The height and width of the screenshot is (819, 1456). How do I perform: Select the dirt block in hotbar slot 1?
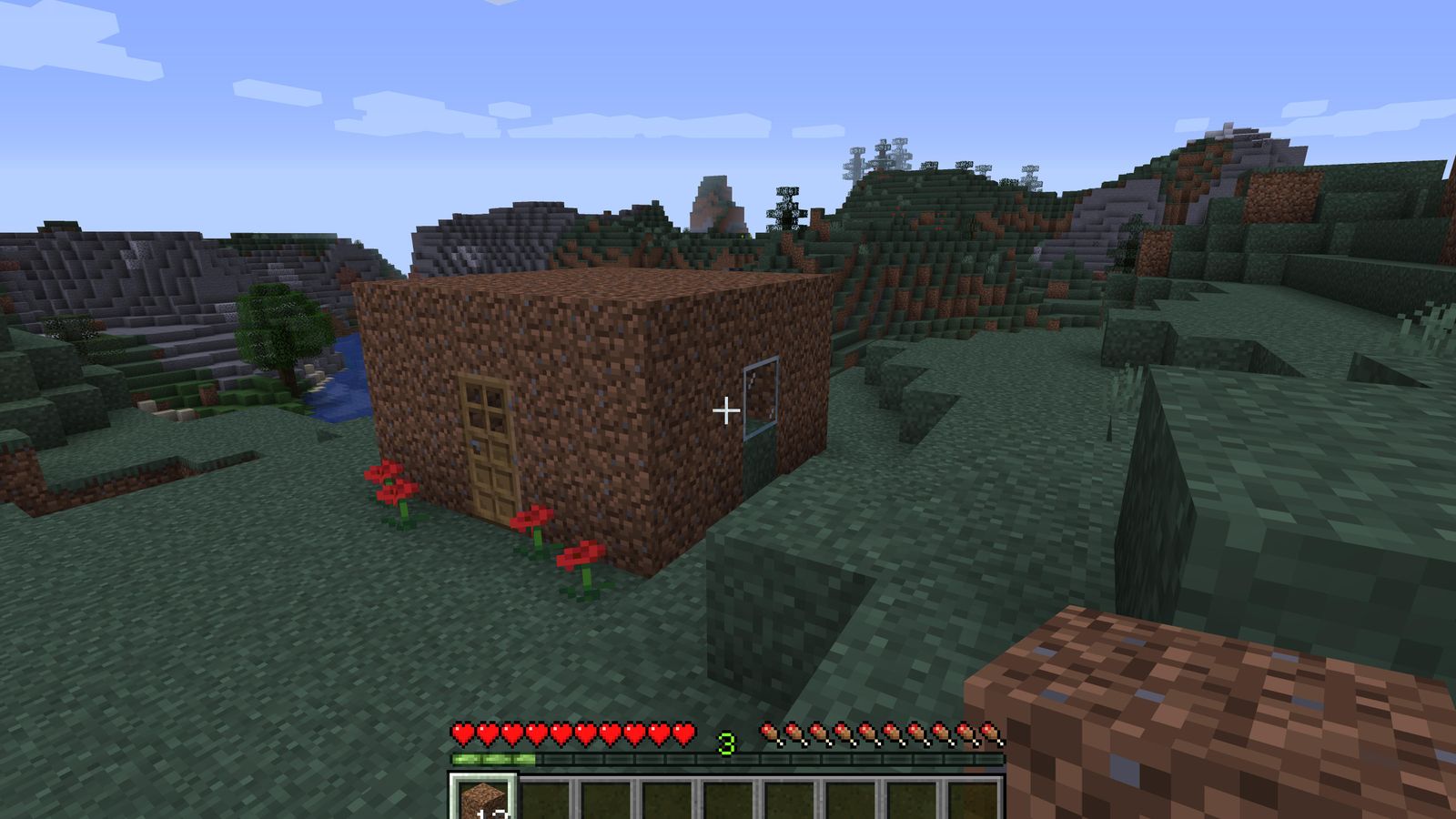click(482, 798)
